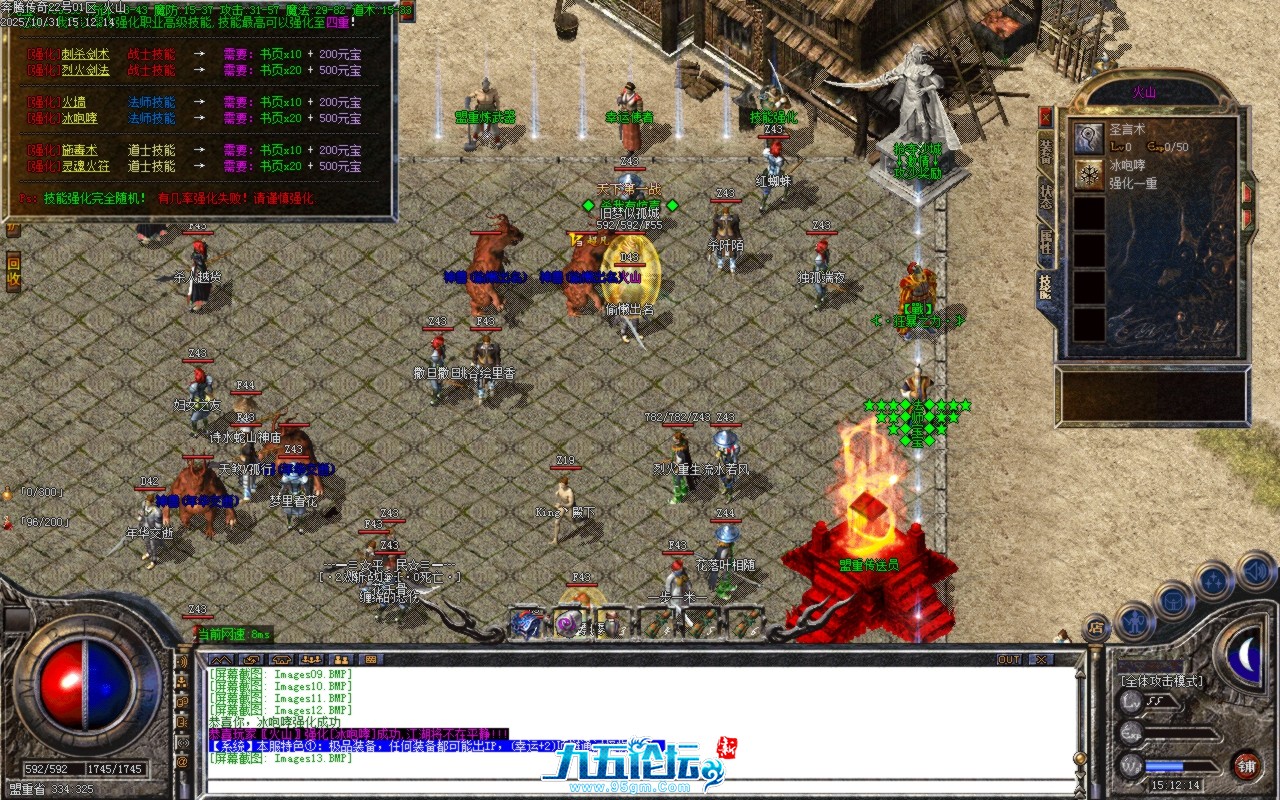This screenshot has height=800, width=1280.
Task: Expand the chat history panel arrow
Action: 221,658
